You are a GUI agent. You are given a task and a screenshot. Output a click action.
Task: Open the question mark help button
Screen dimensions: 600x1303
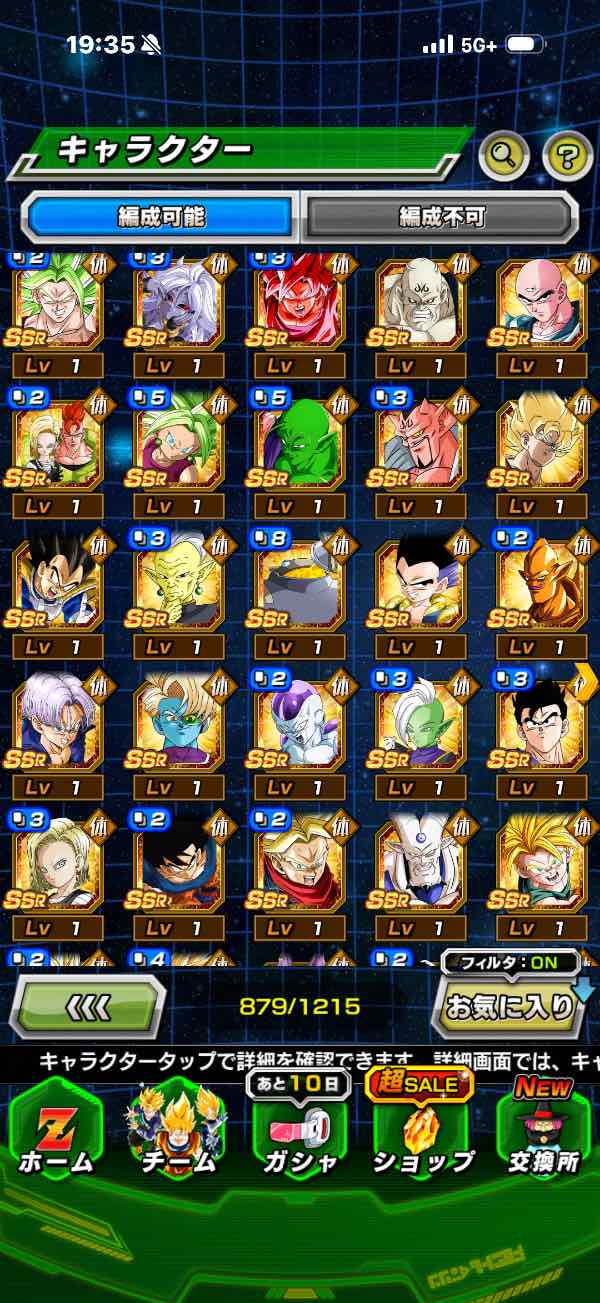coord(567,154)
